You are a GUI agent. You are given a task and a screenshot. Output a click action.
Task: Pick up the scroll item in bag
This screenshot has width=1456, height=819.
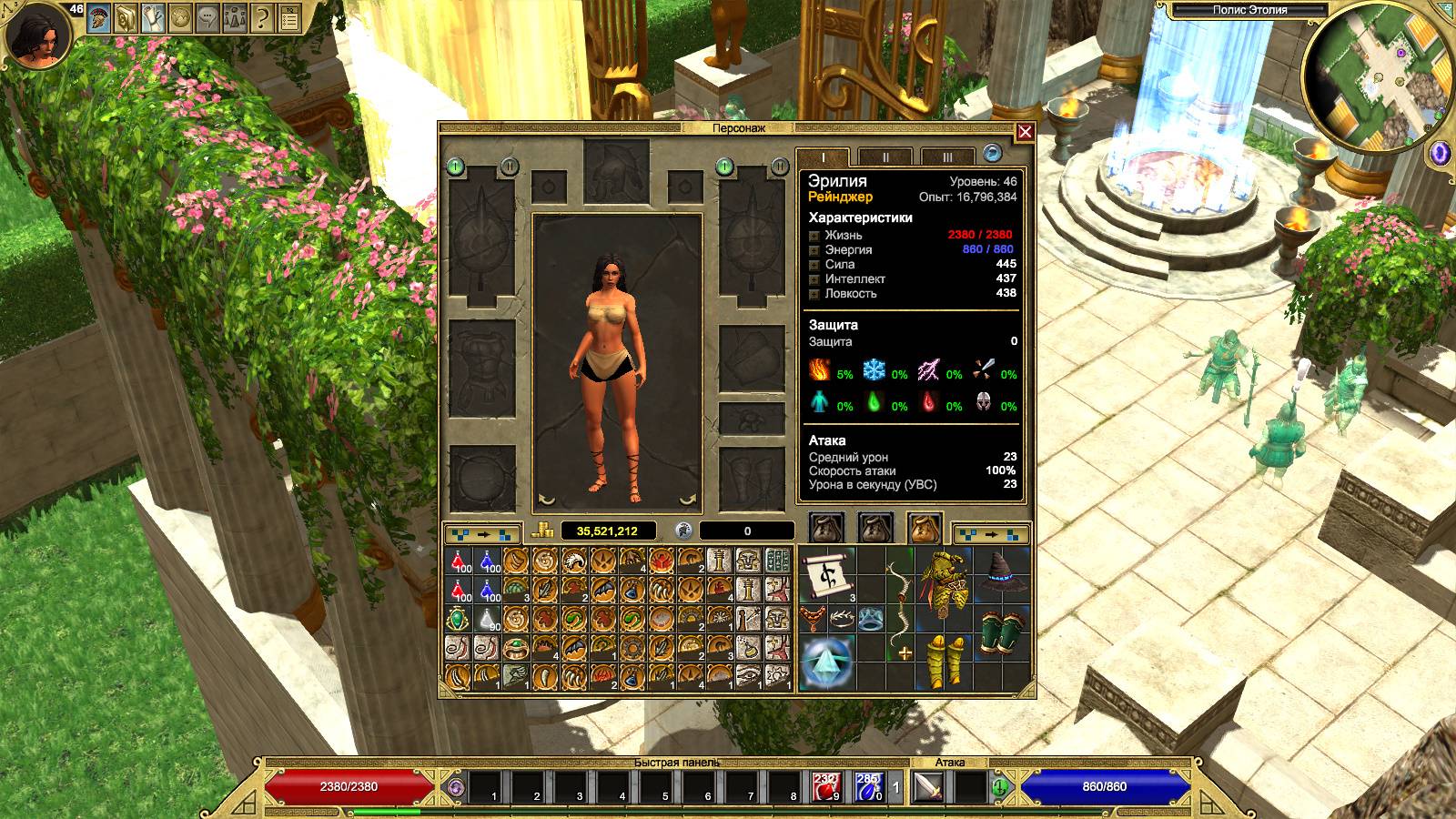[x=828, y=573]
